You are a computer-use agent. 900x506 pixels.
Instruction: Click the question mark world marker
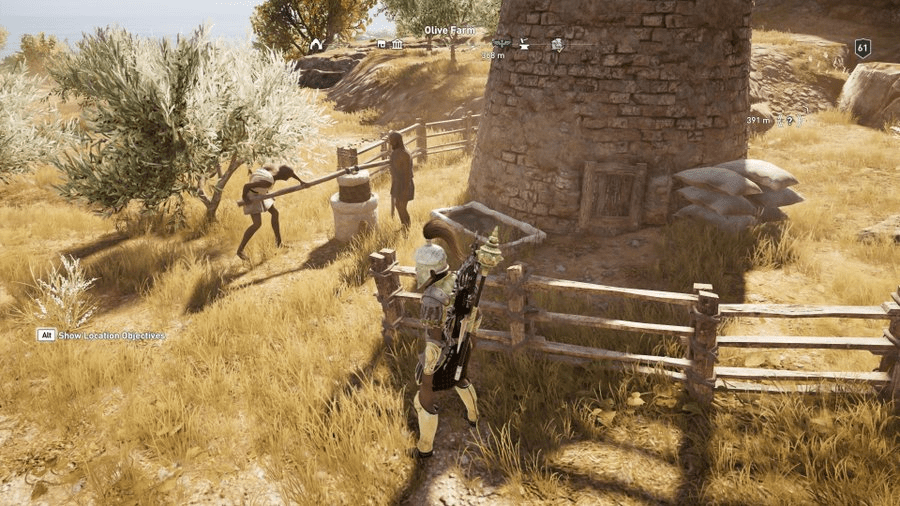point(790,120)
